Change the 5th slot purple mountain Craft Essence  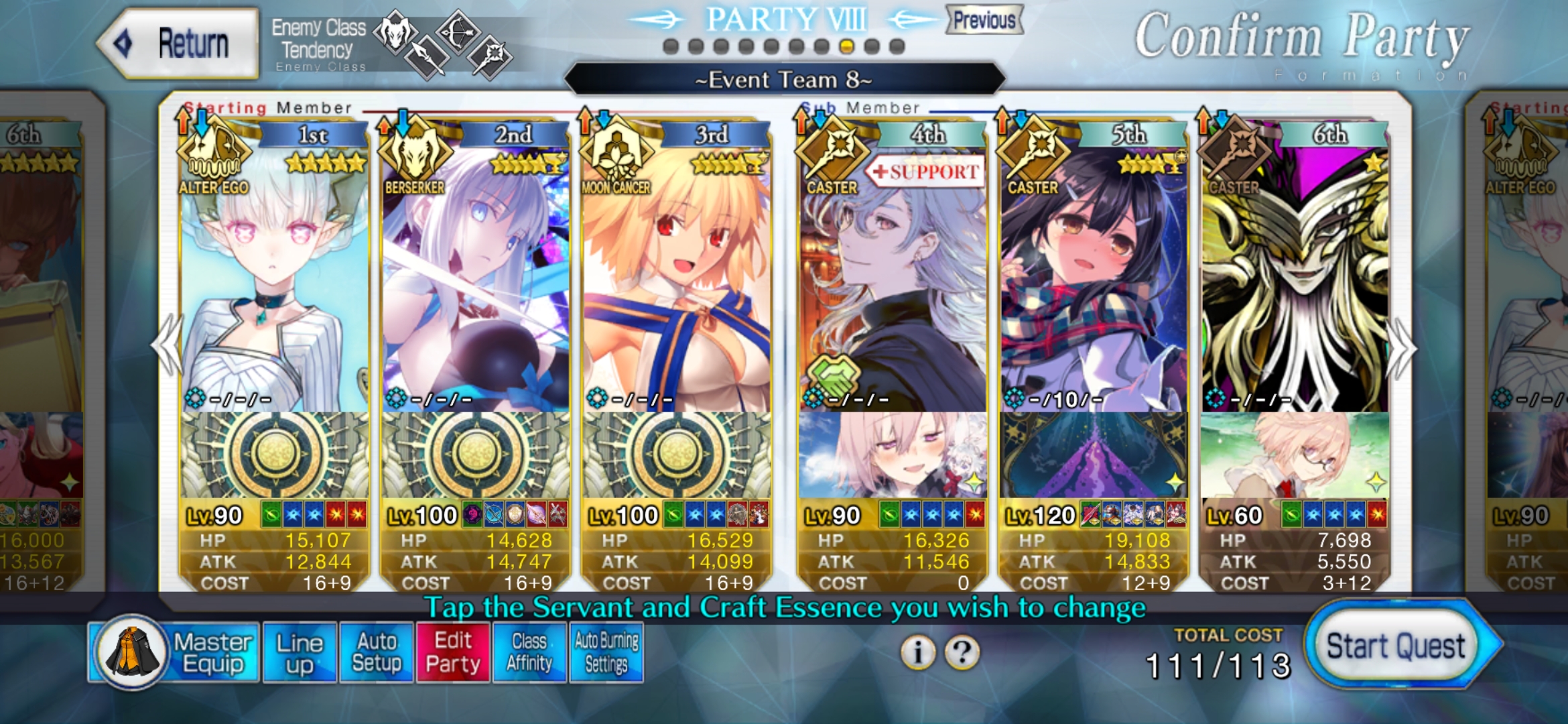click(x=1093, y=456)
